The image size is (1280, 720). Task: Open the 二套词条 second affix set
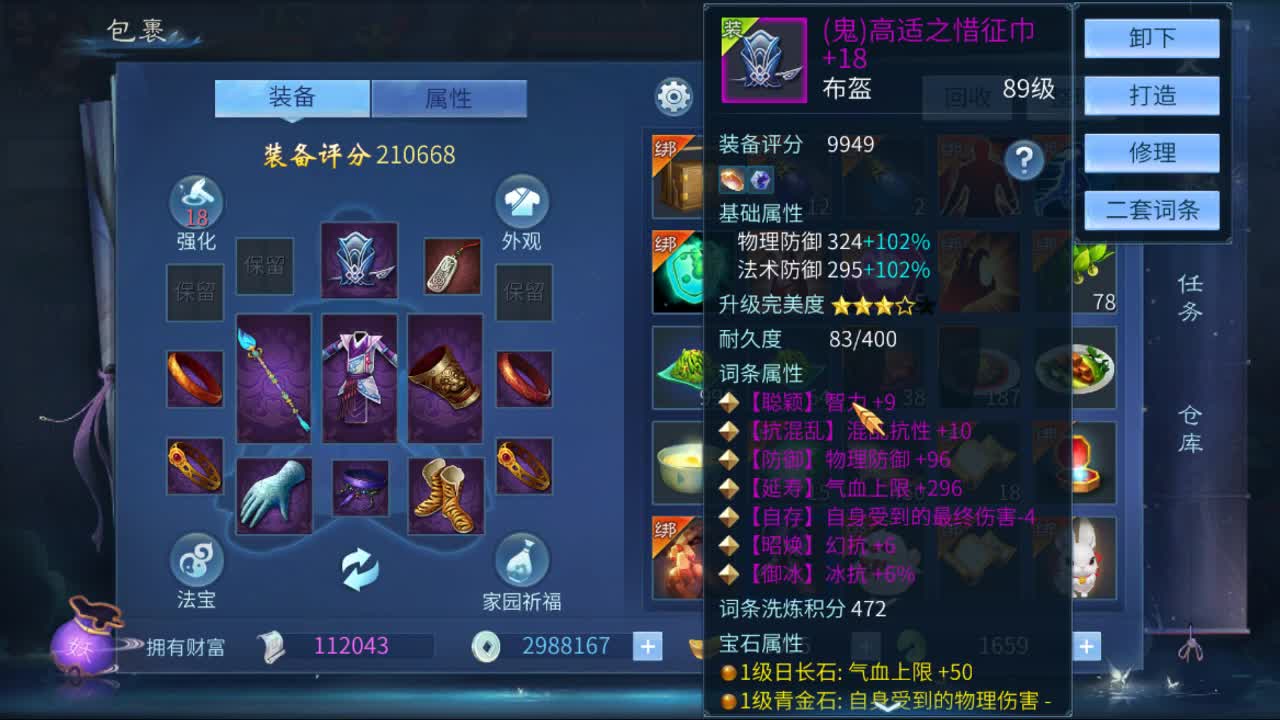point(1151,209)
